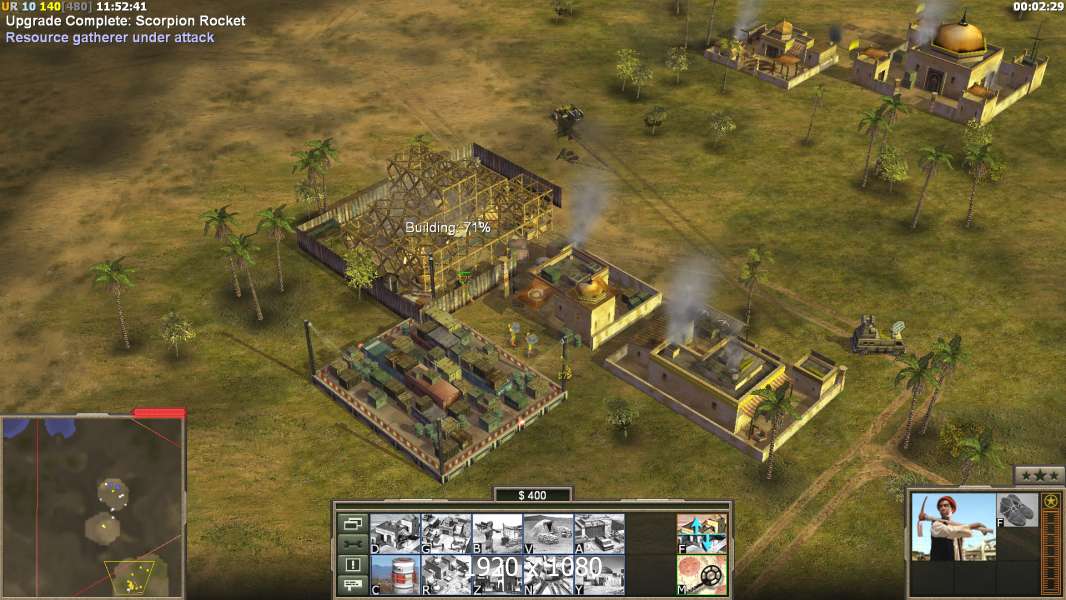Pick the build option with hotkey Y
Image resolution: width=1066 pixels, height=600 pixels.
pyautogui.click(x=599, y=574)
